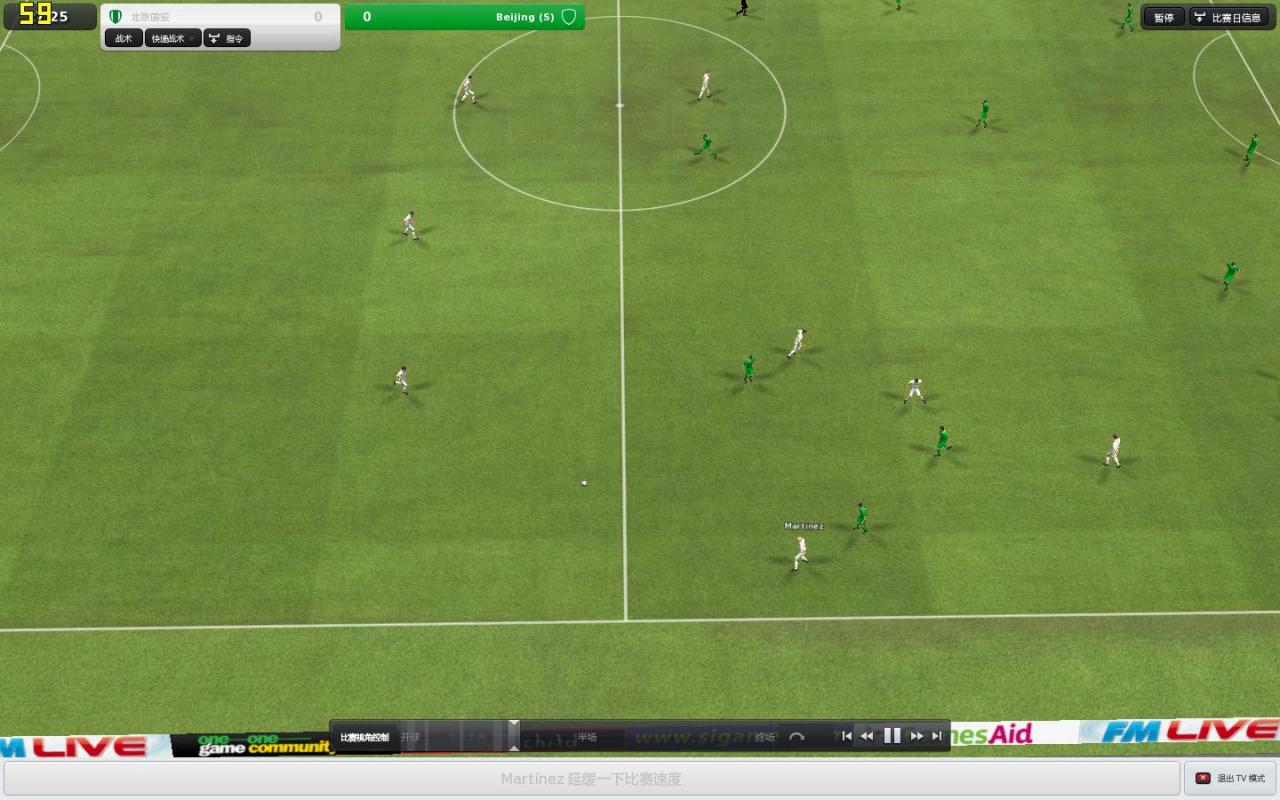The height and width of the screenshot is (800, 1280).
Task: Click the 暂停 pause button
Action: (x=1163, y=17)
